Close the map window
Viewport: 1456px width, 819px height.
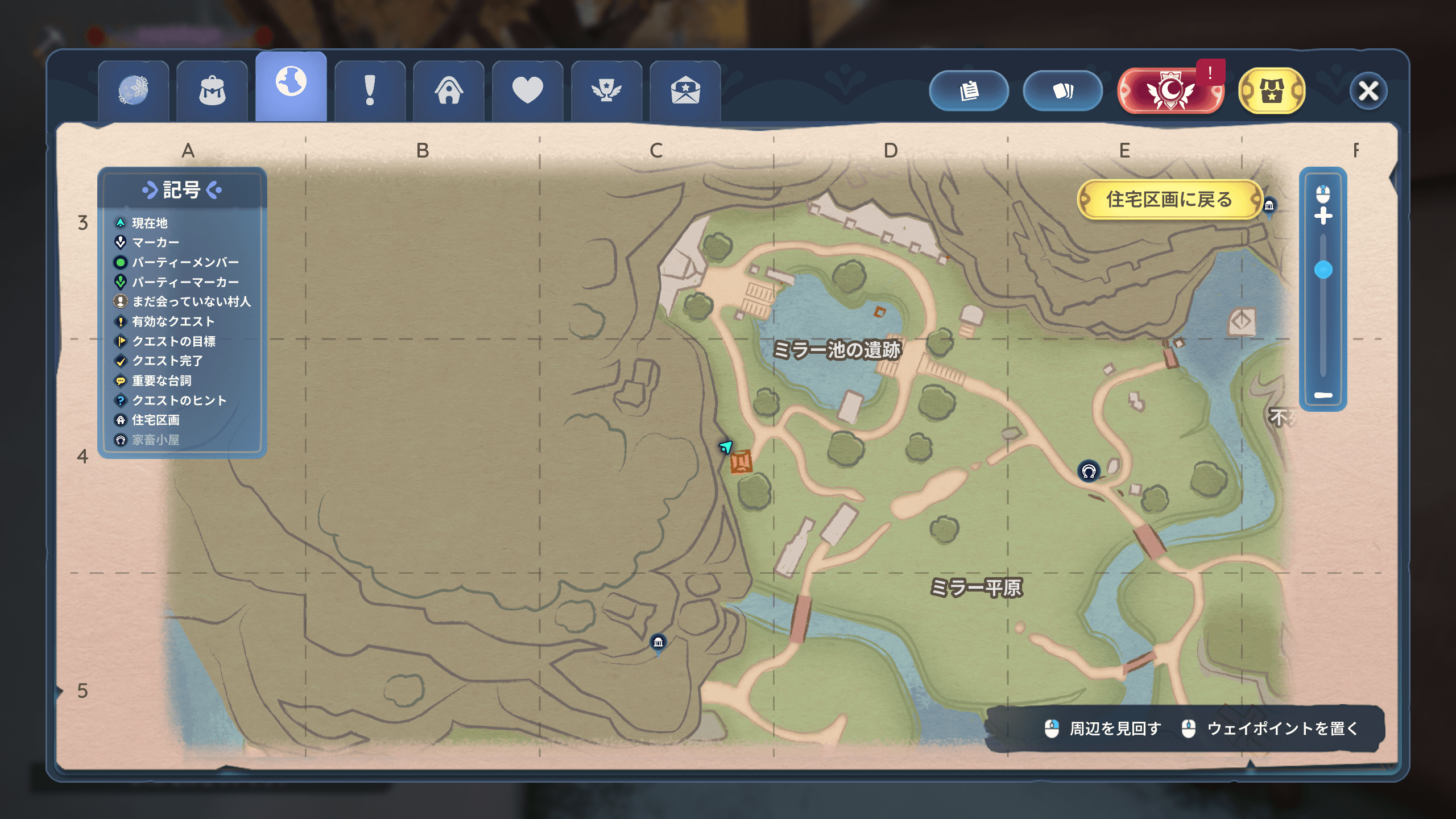(1368, 90)
